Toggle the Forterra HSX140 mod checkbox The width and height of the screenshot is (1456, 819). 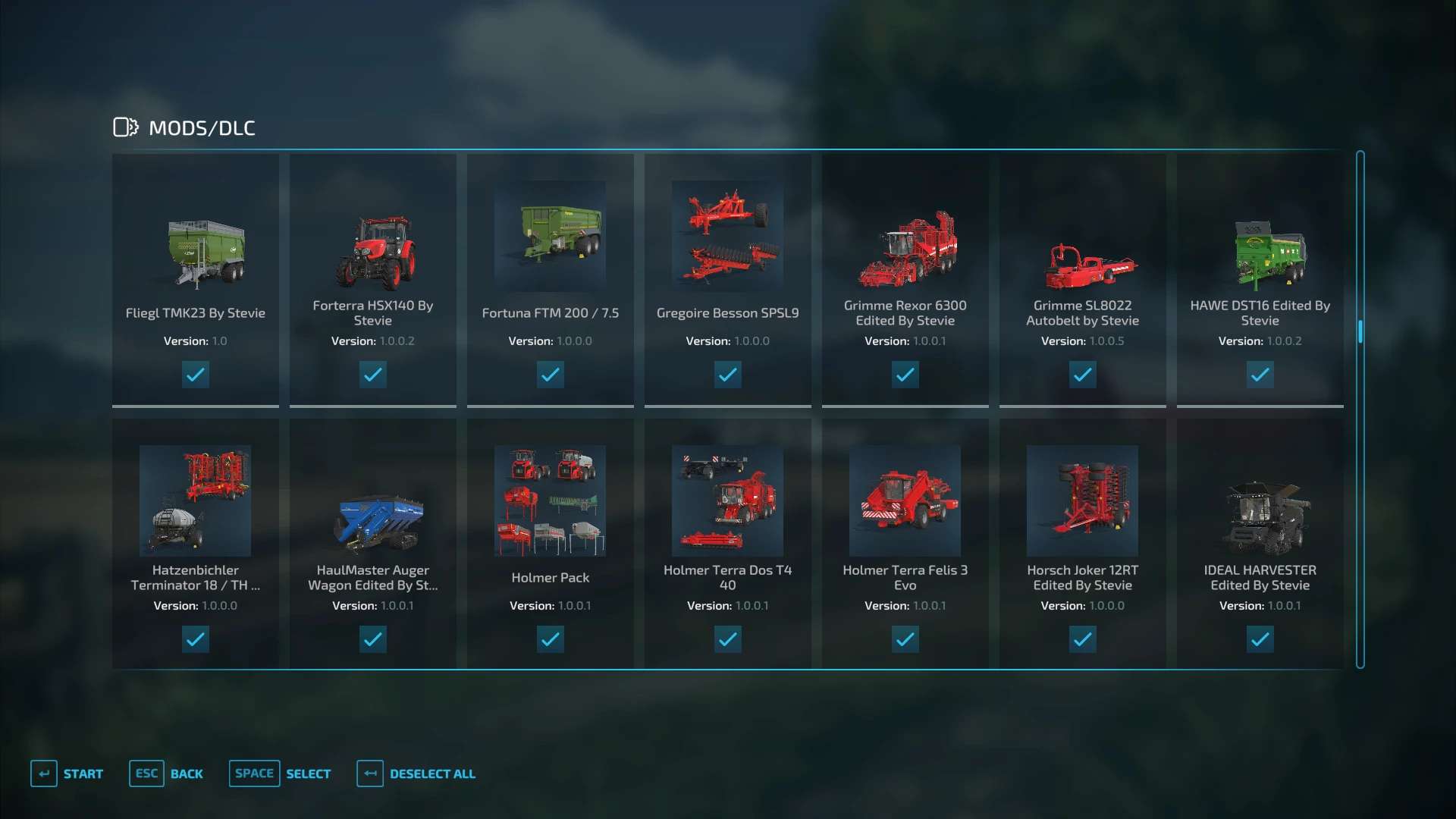coord(373,375)
